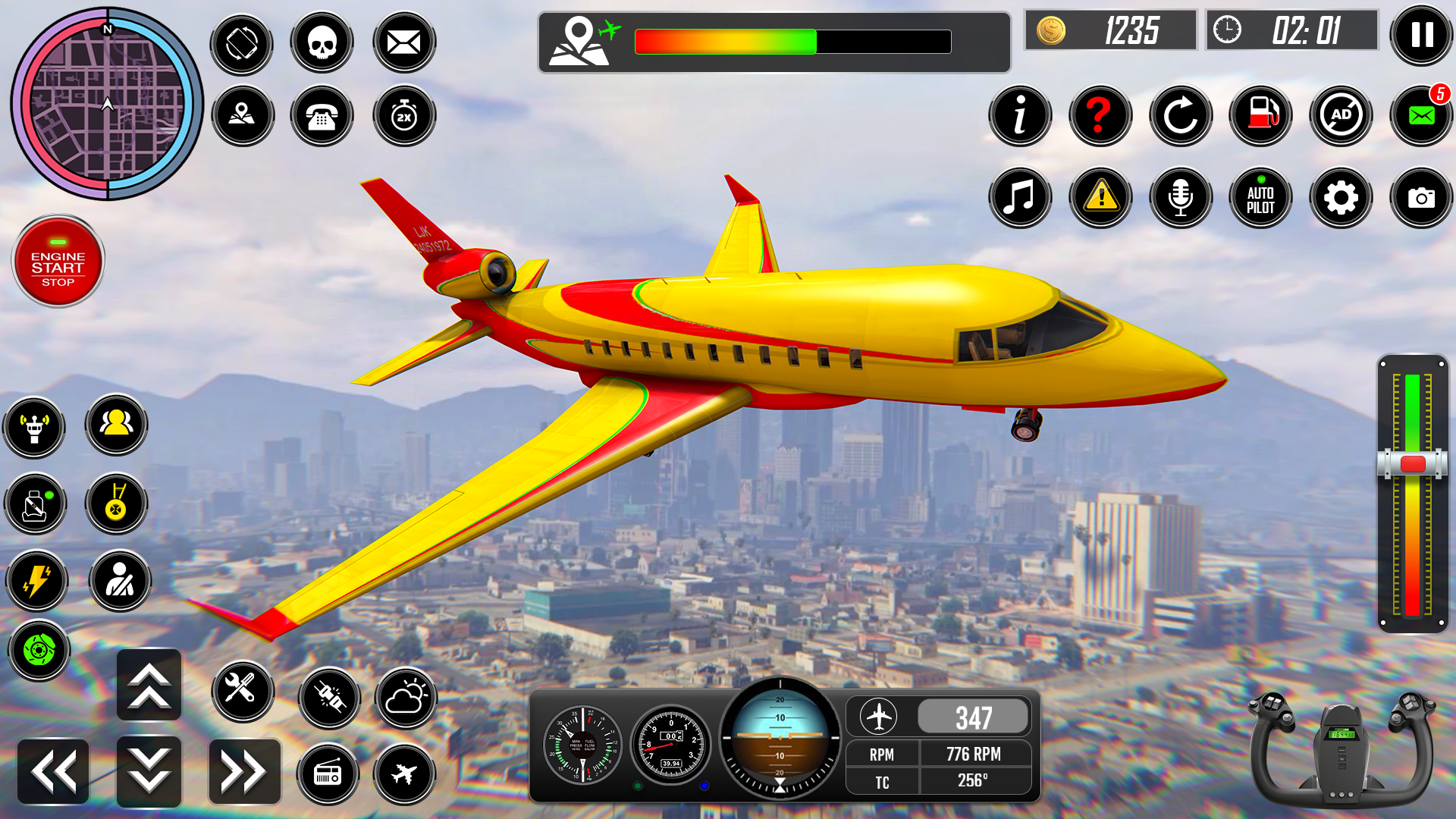Select the camera view icon
The image size is (1456, 819).
1421,198
